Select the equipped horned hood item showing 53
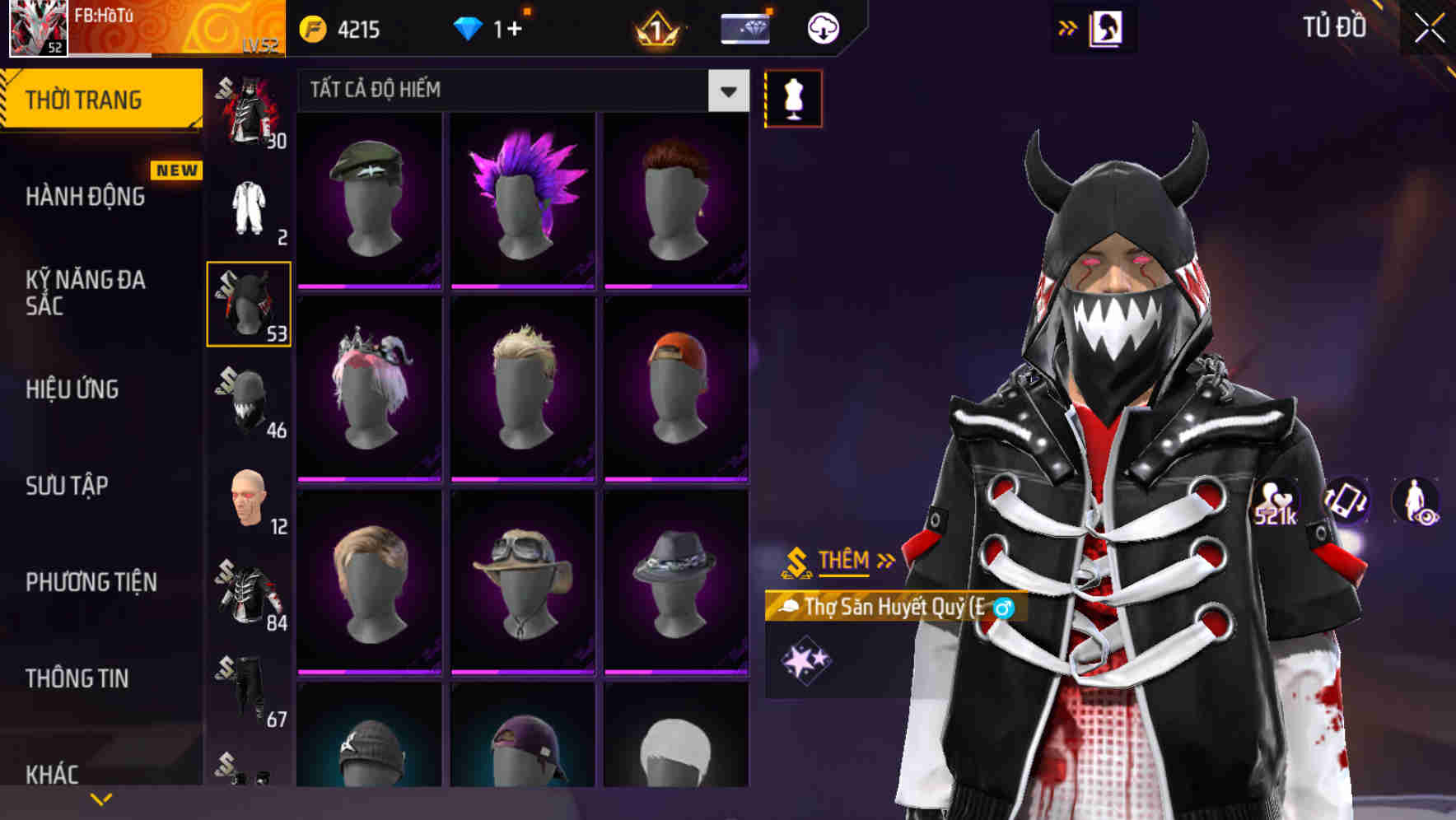This screenshot has width=1456, height=820. tap(249, 303)
